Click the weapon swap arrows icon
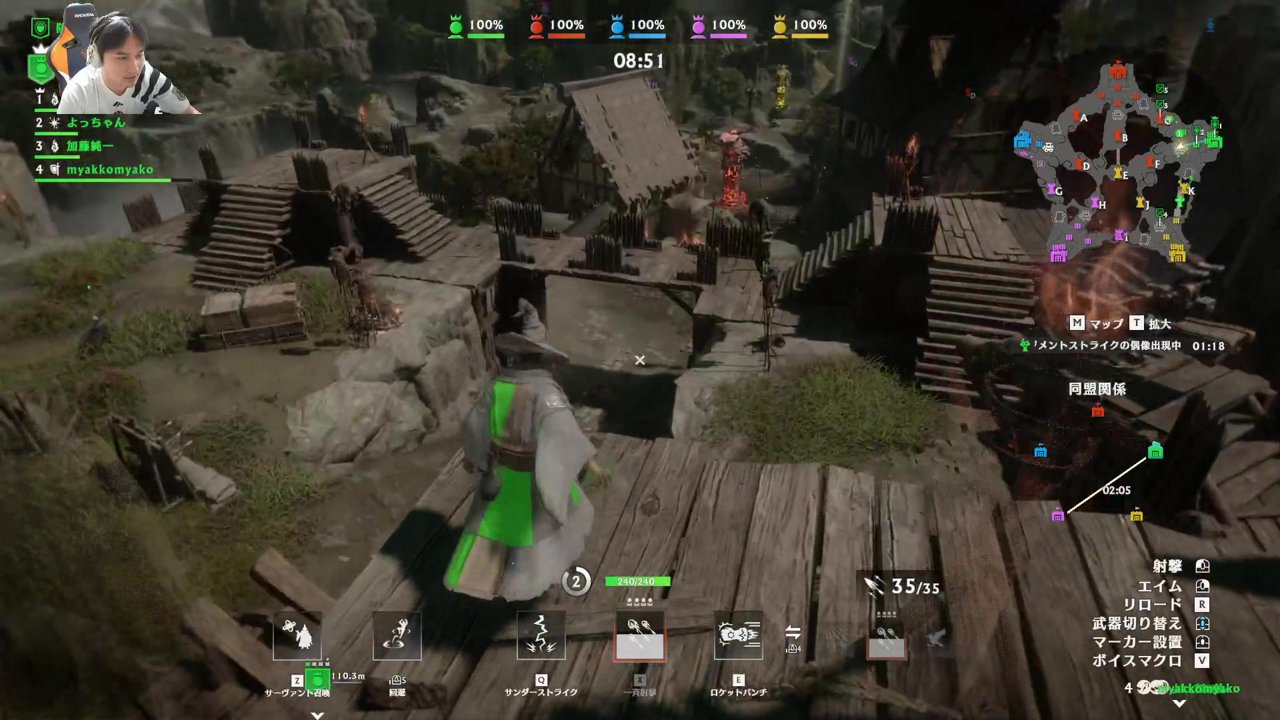1280x720 pixels. tap(793, 632)
